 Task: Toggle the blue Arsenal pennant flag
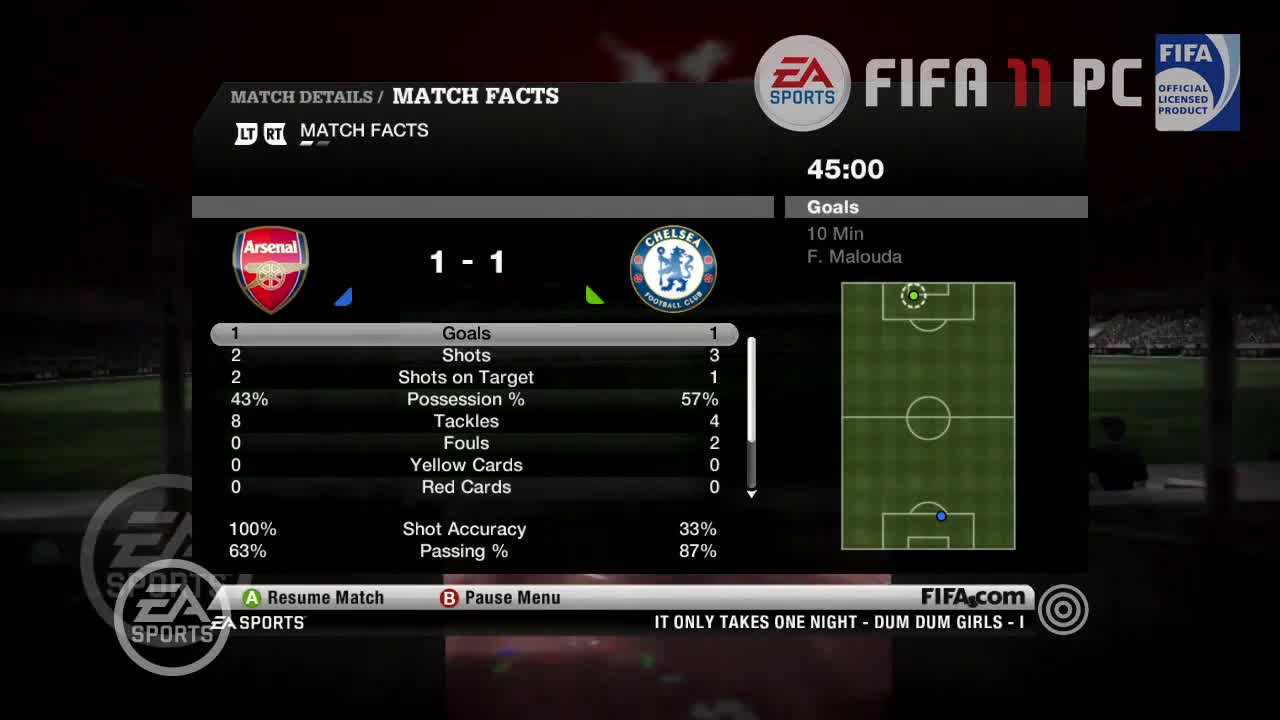click(x=344, y=295)
